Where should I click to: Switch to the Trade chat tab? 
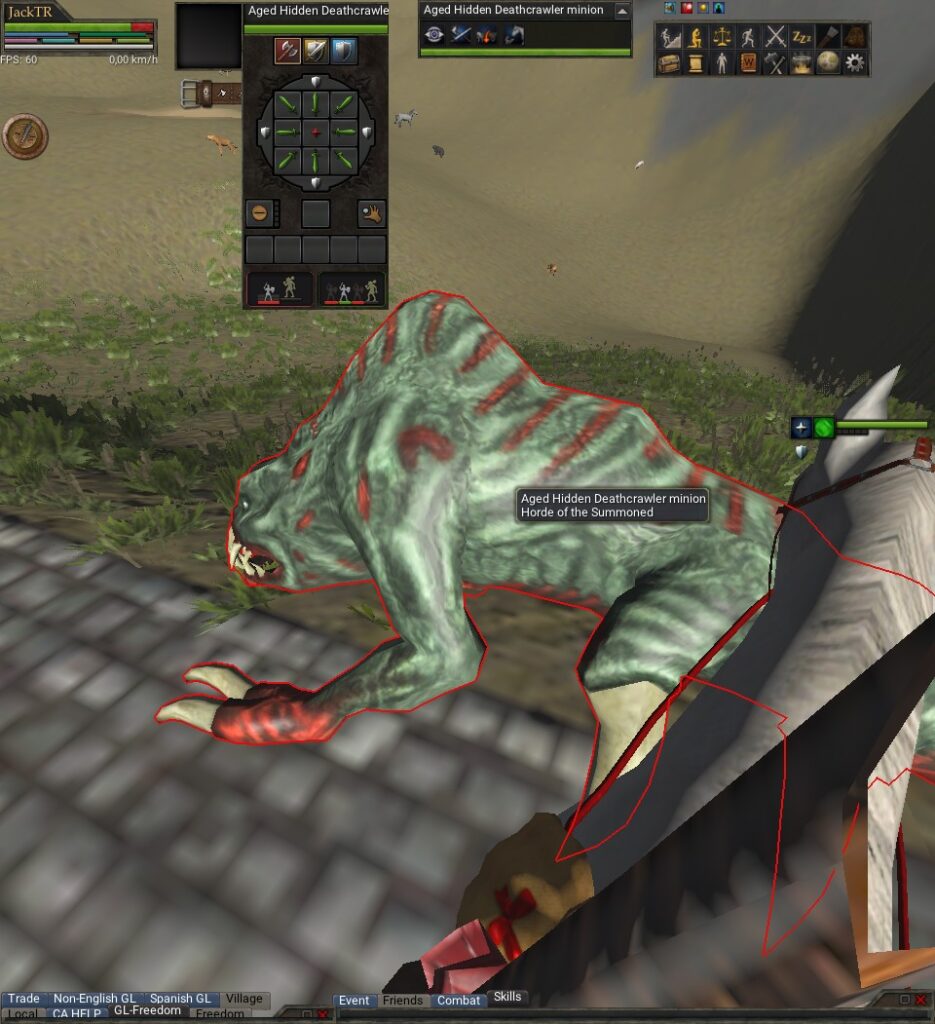[23, 998]
